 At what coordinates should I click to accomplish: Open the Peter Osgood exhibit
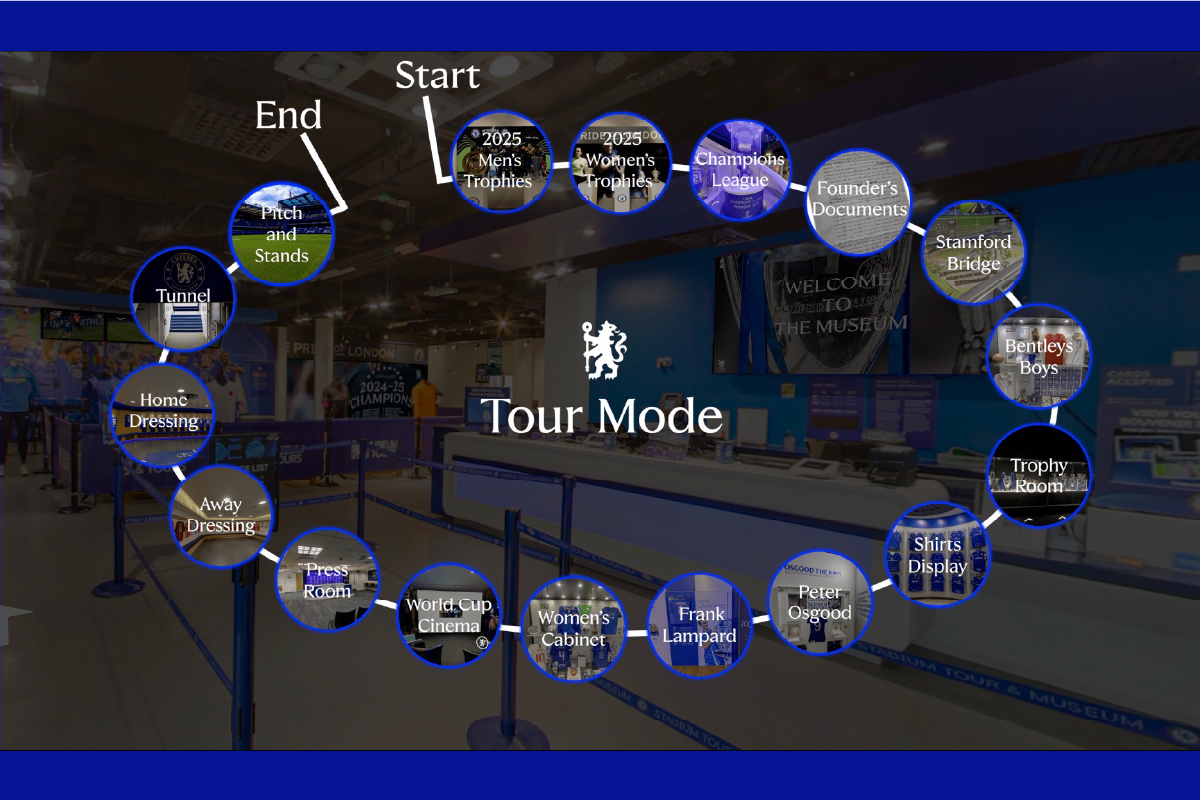point(820,602)
